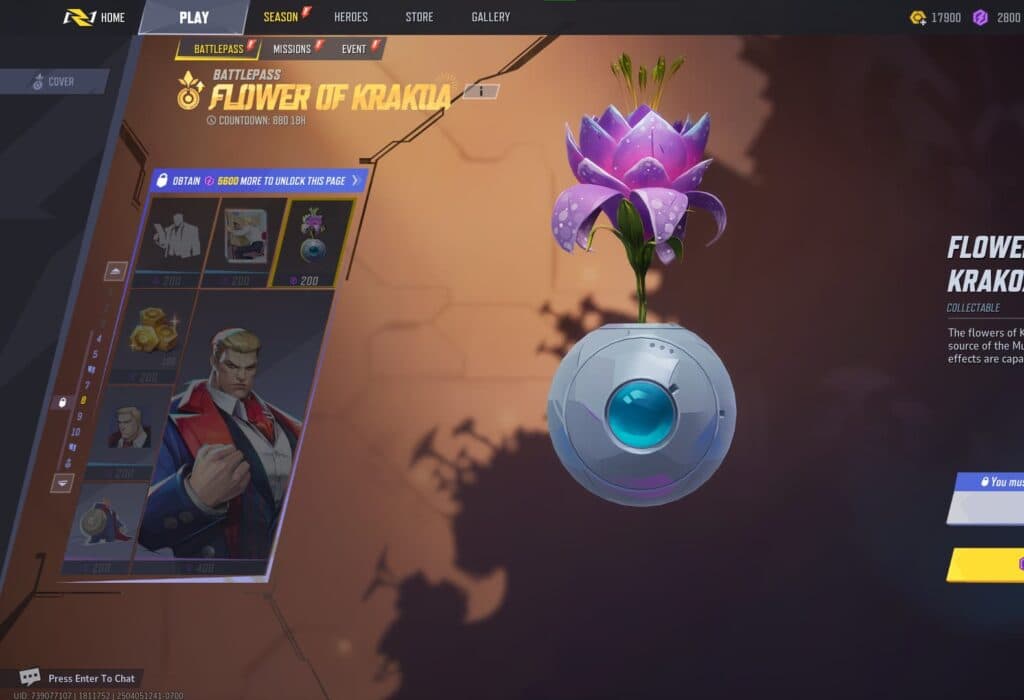Show battlepass info via the i button

(x=481, y=91)
